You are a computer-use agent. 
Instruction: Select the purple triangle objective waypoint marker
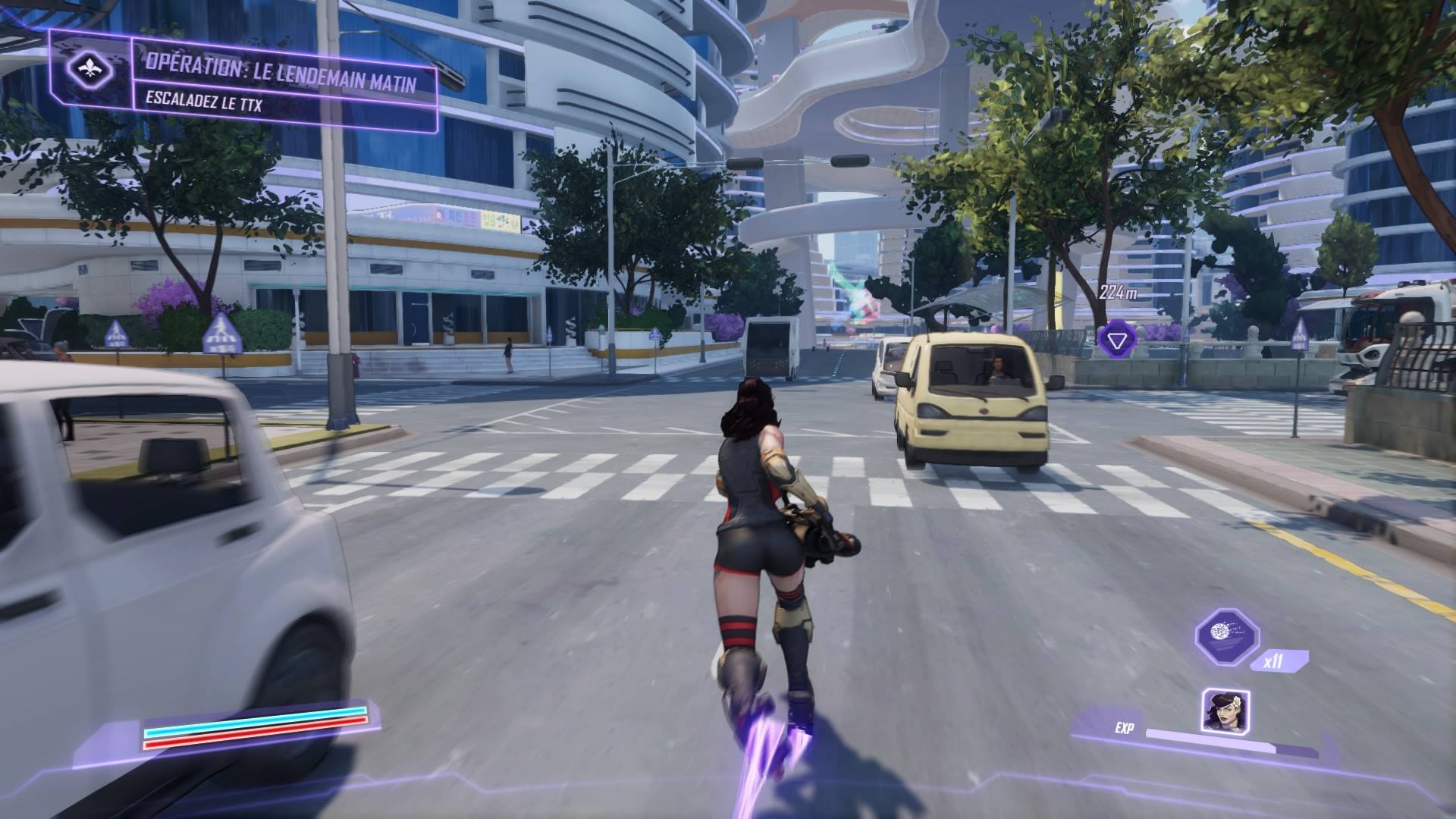pos(1116,339)
